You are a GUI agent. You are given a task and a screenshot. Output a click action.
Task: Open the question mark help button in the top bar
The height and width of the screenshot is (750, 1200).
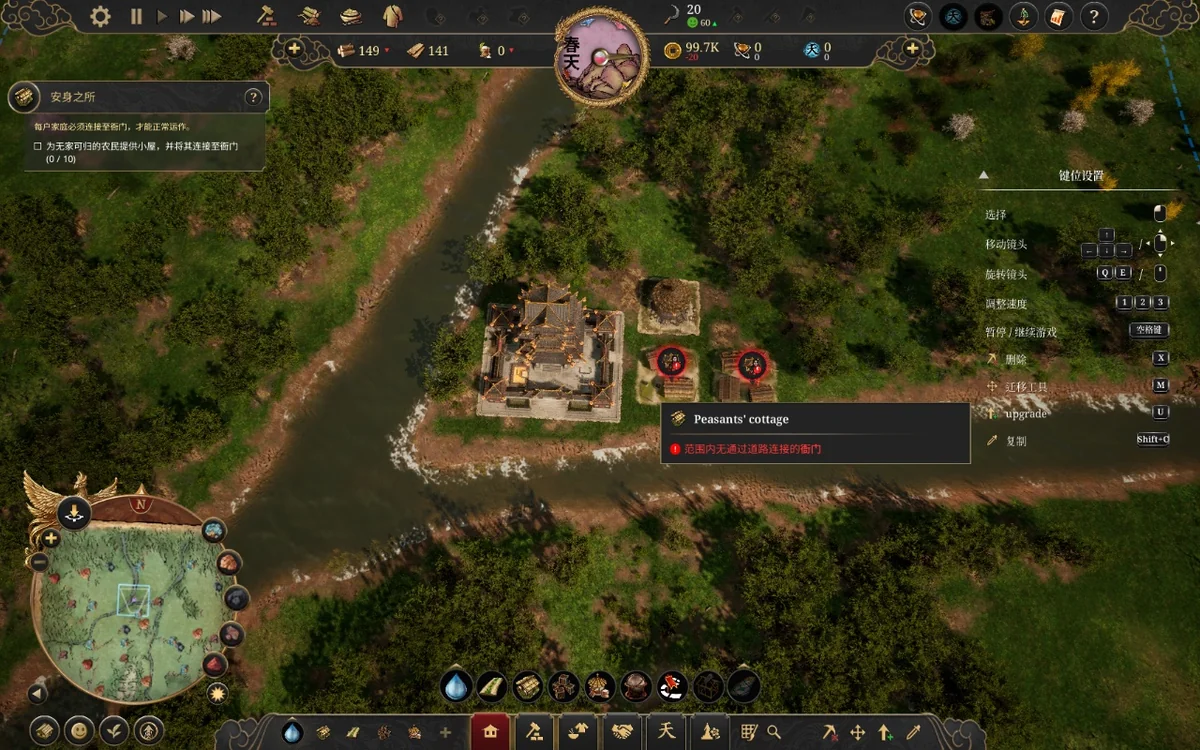(x=1095, y=16)
